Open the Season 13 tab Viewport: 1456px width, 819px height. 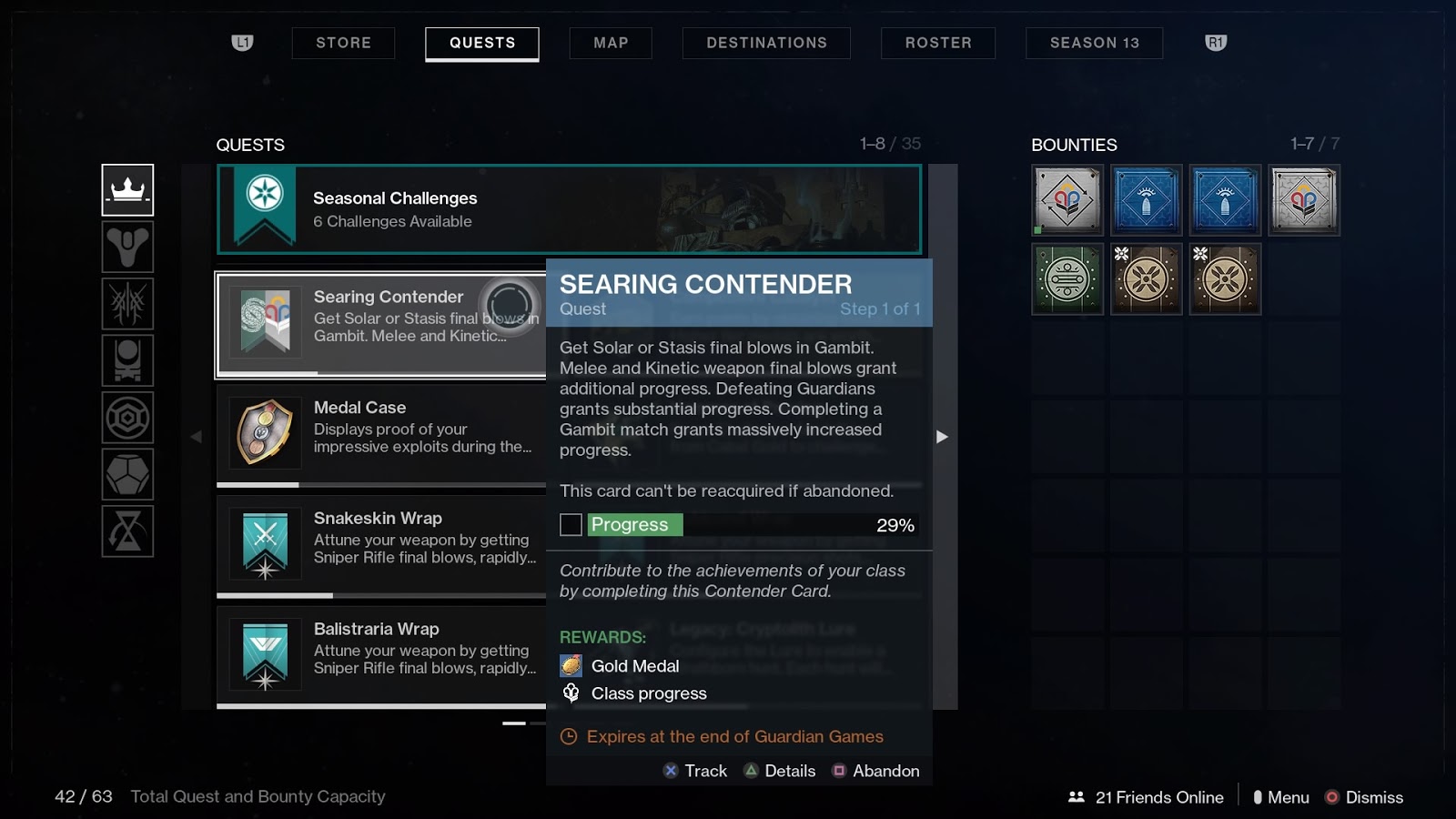1094,43
